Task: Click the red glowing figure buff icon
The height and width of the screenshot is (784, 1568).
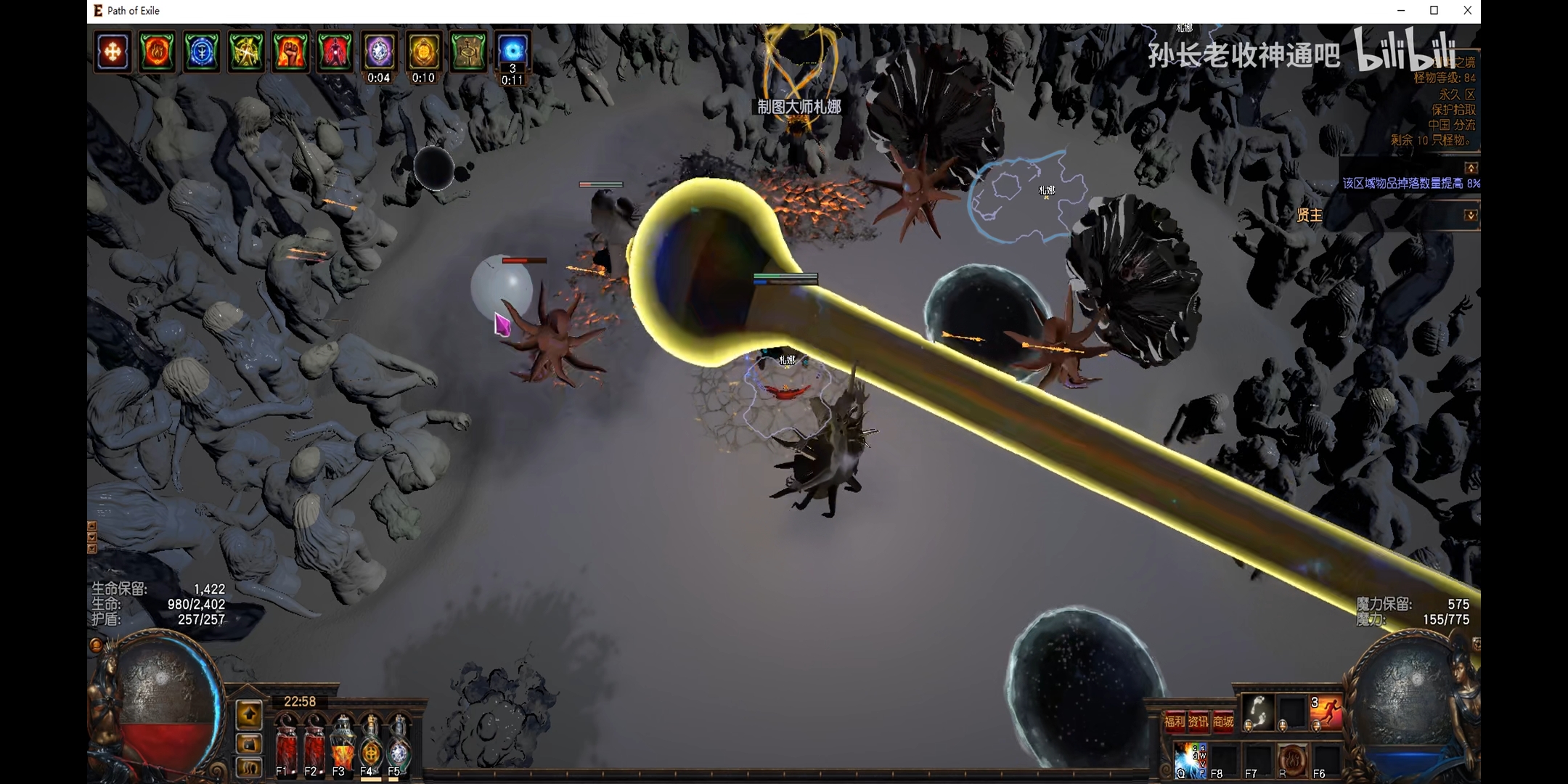Action: click(x=335, y=52)
